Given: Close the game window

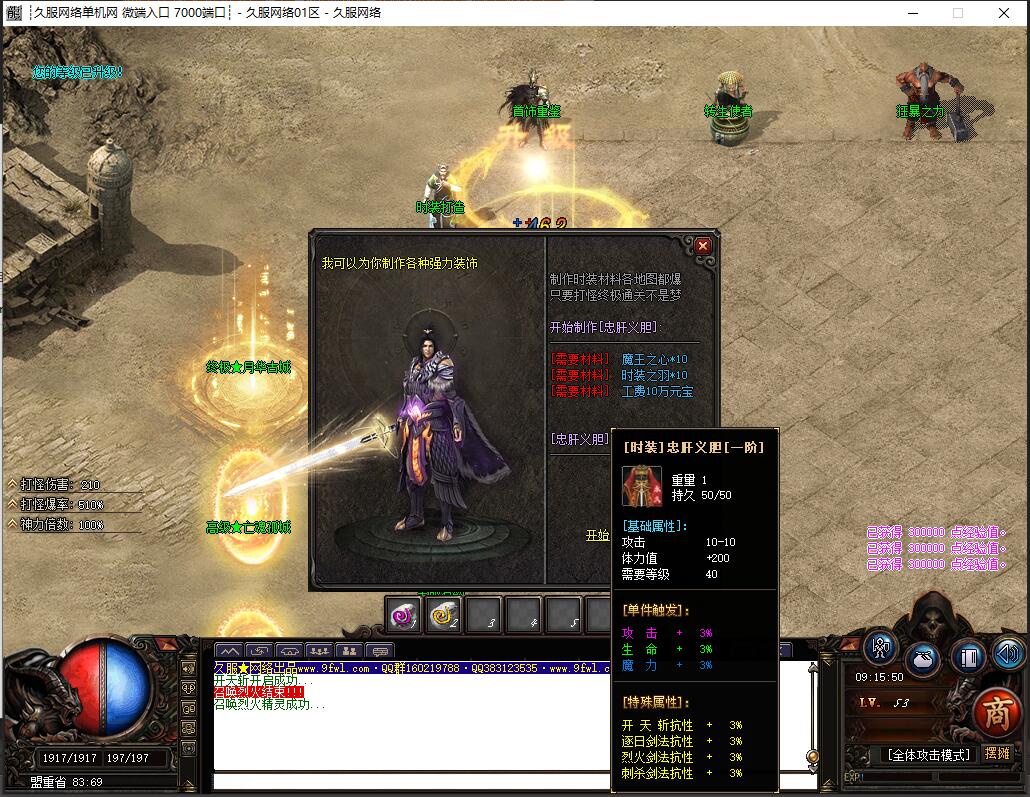Looking at the screenshot, I should (x=1004, y=13).
